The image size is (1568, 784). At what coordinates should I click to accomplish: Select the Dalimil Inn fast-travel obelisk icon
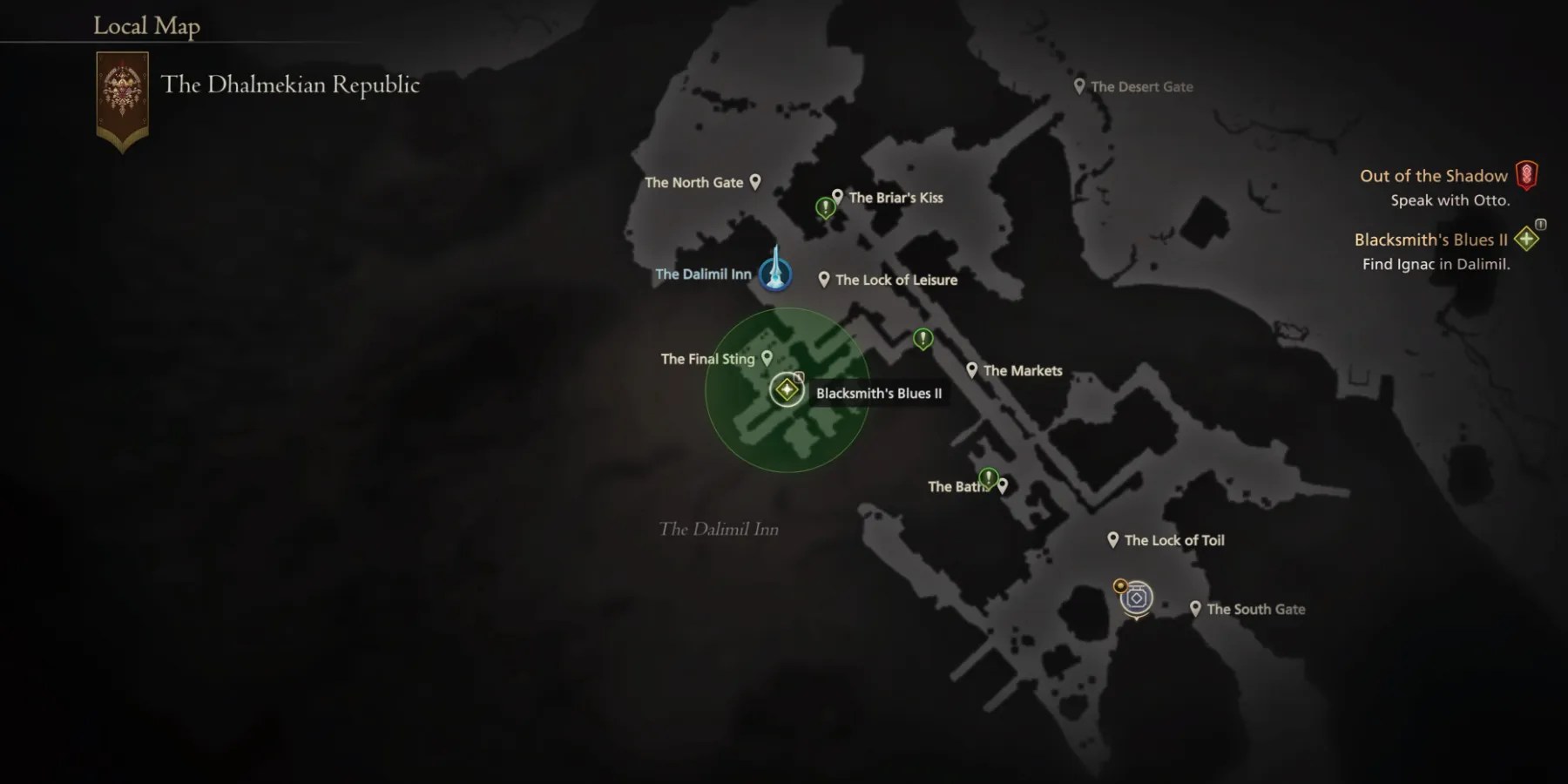(774, 274)
